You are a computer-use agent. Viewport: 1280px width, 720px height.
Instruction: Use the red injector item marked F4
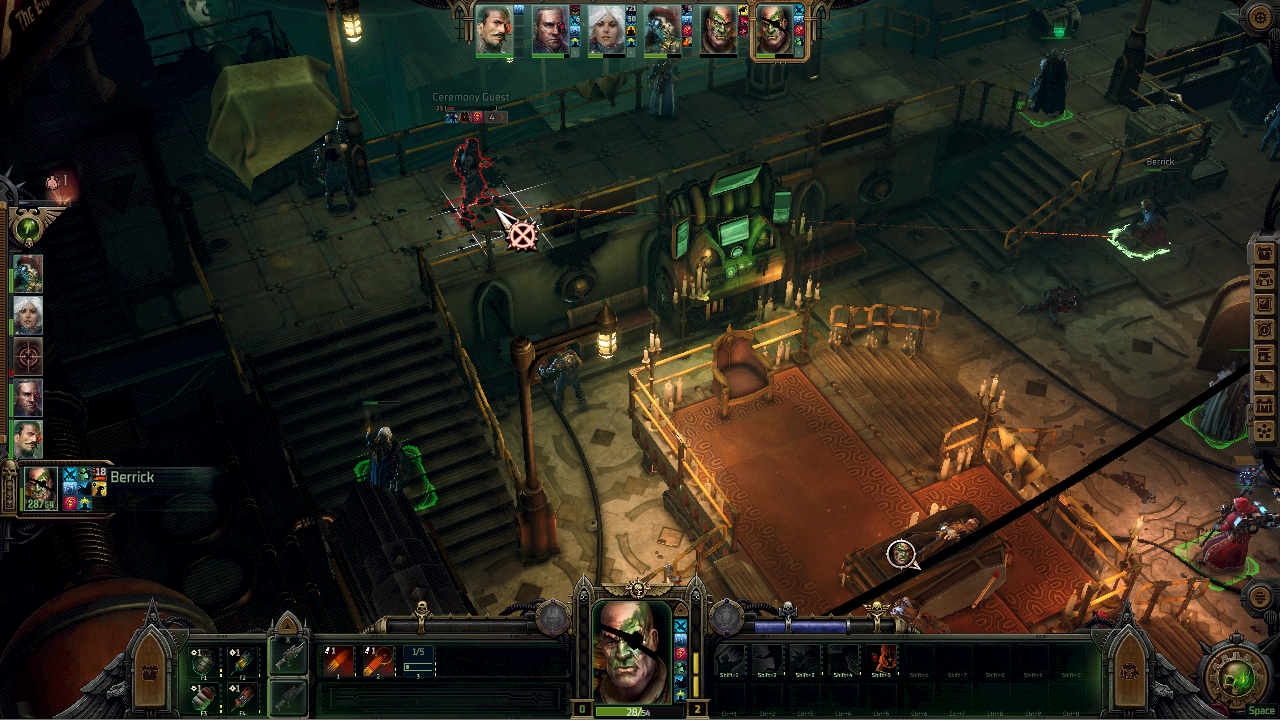(243, 696)
